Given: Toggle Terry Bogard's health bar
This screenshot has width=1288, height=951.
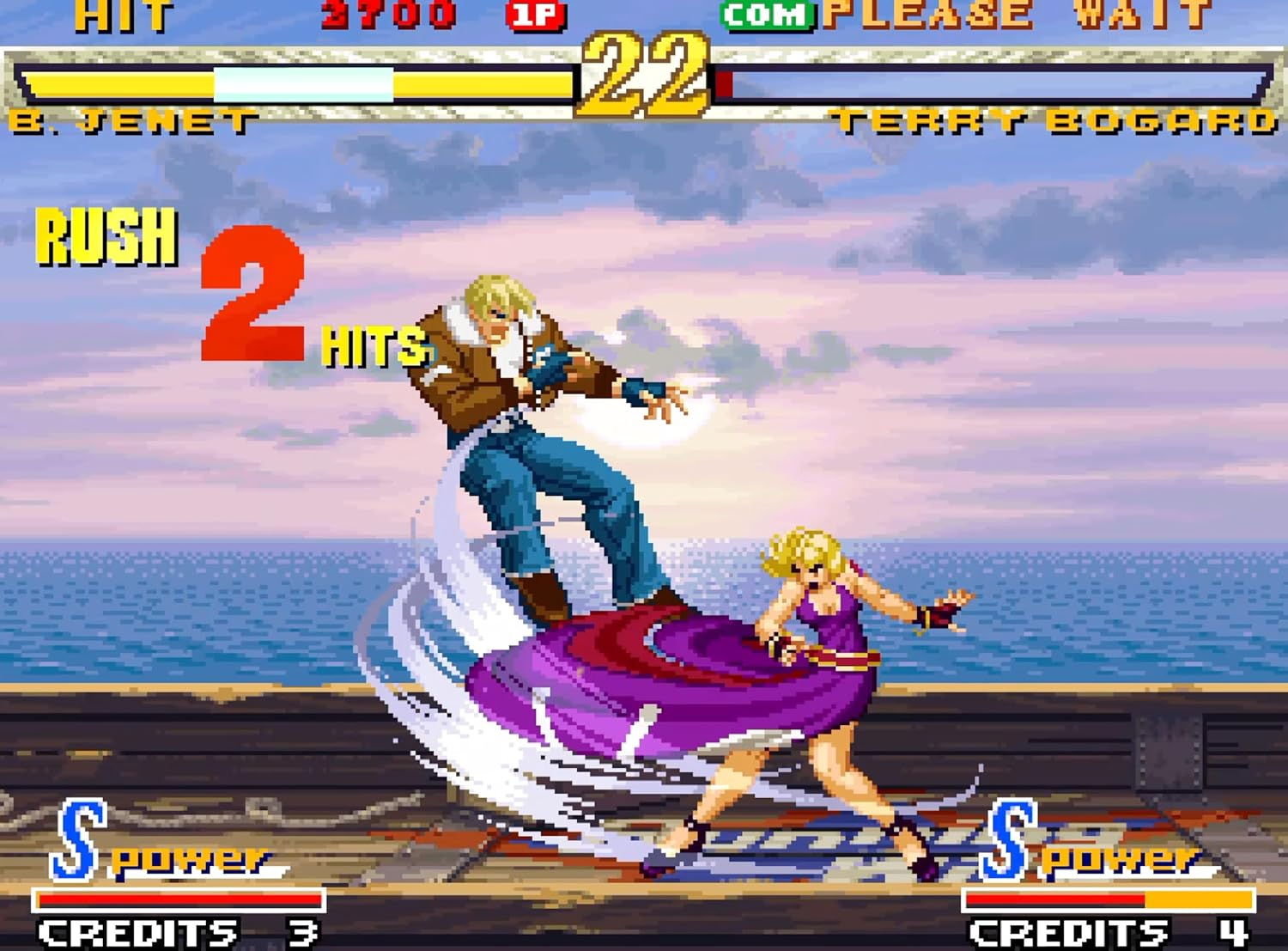Looking at the screenshot, I should tap(987, 82).
